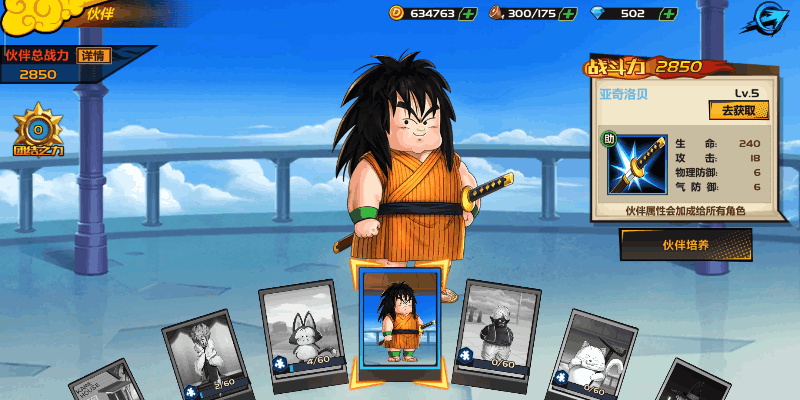Open 伙伴培养 partner training
The height and width of the screenshot is (400, 800).
(686, 243)
